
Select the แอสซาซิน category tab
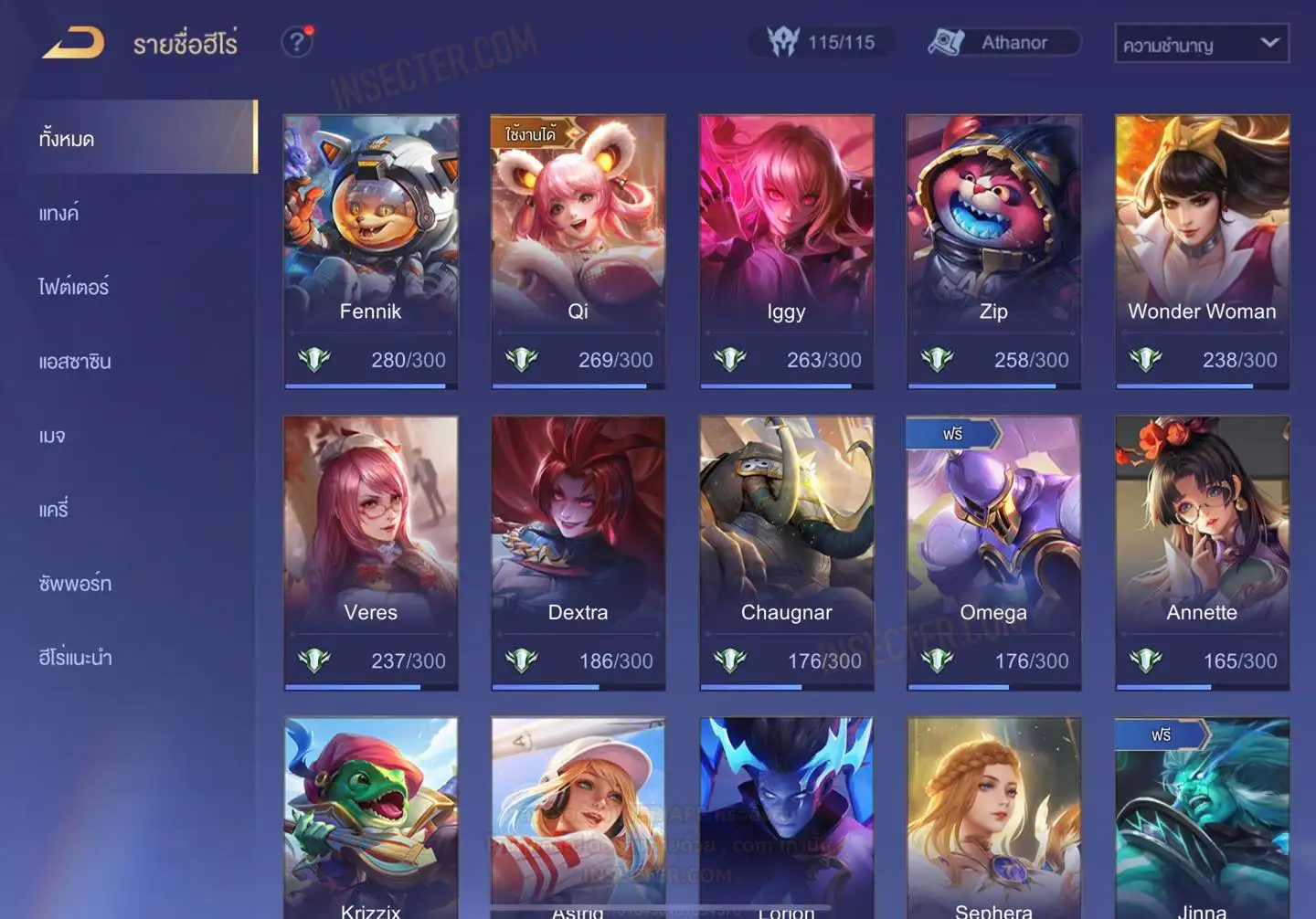[75, 361]
